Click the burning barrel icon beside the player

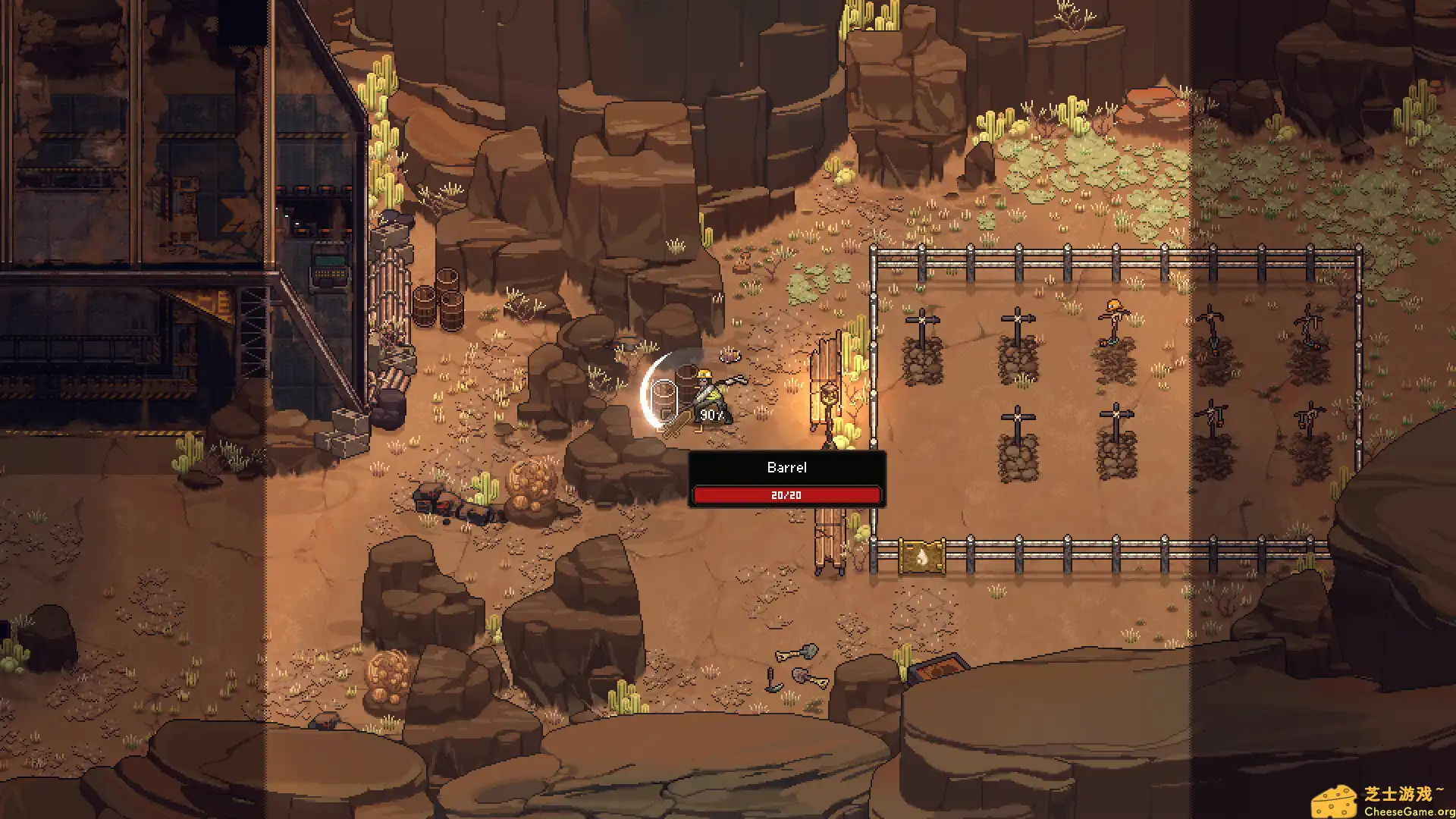coord(666,398)
